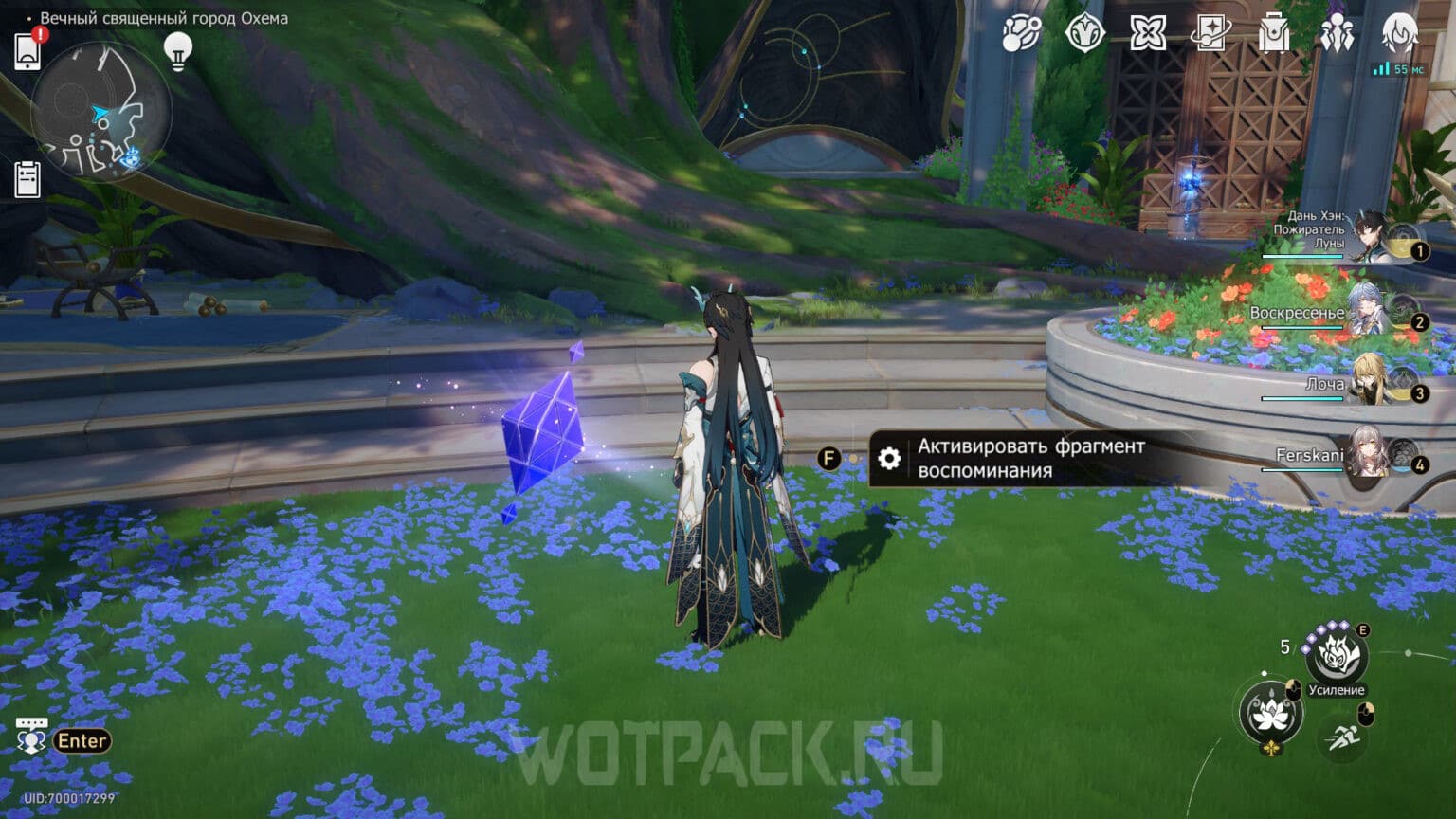Open the team formation icon
Image resolution: width=1456 pixels, height=819 pixels.
(1338, 33)
